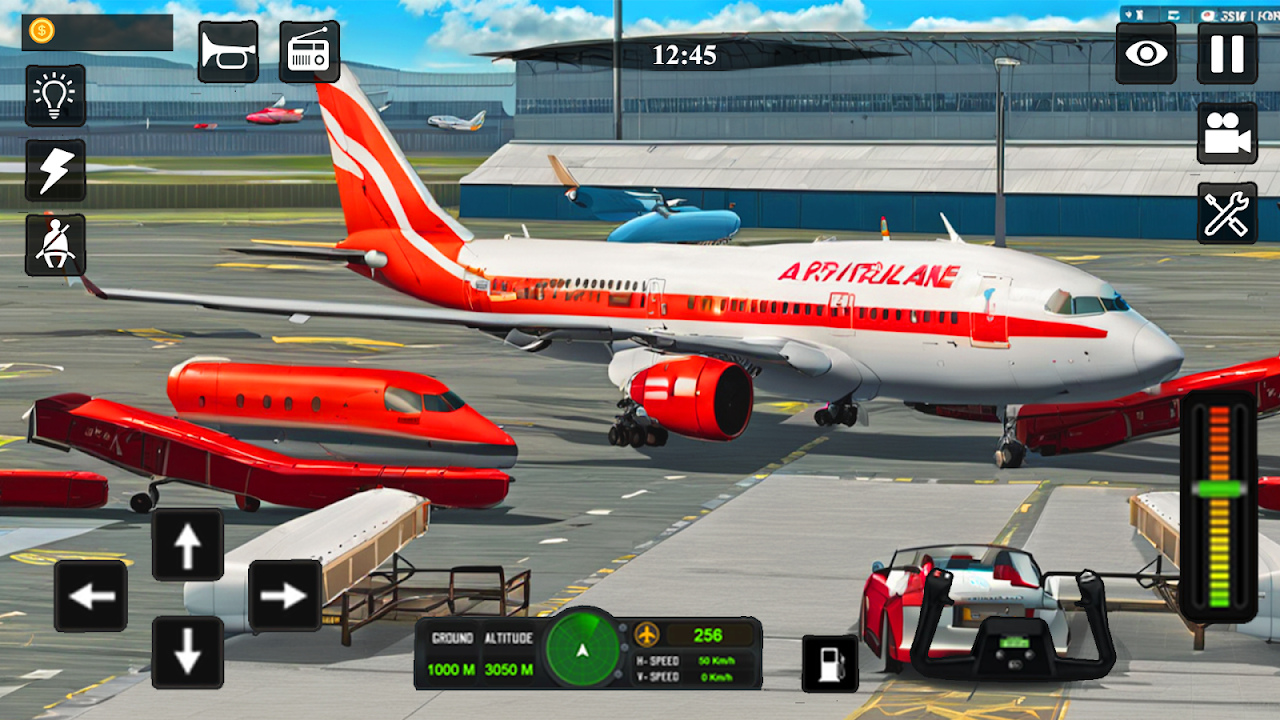Activate the lightning bolt boost
Image resolution: width=1280 pixels, height=720 pixels.
click(x=55, y=170)
